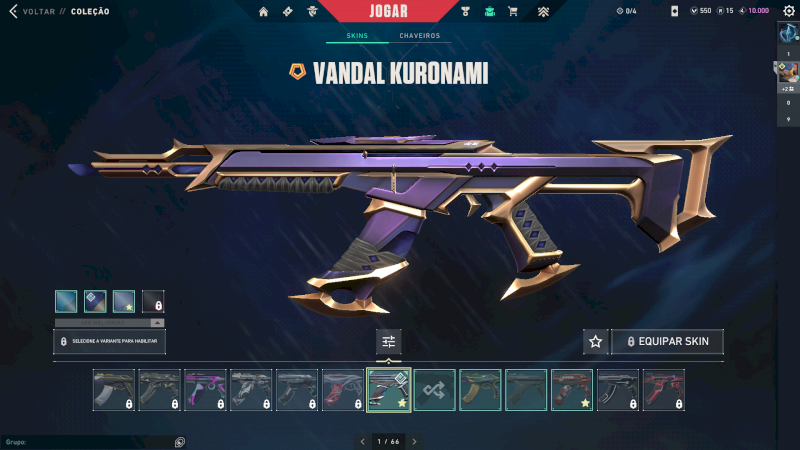Image resolution: width=800 pixels, height=450 pixels.
Task: Select the random shuffle skin tile
Action: [x=435, y=390]
